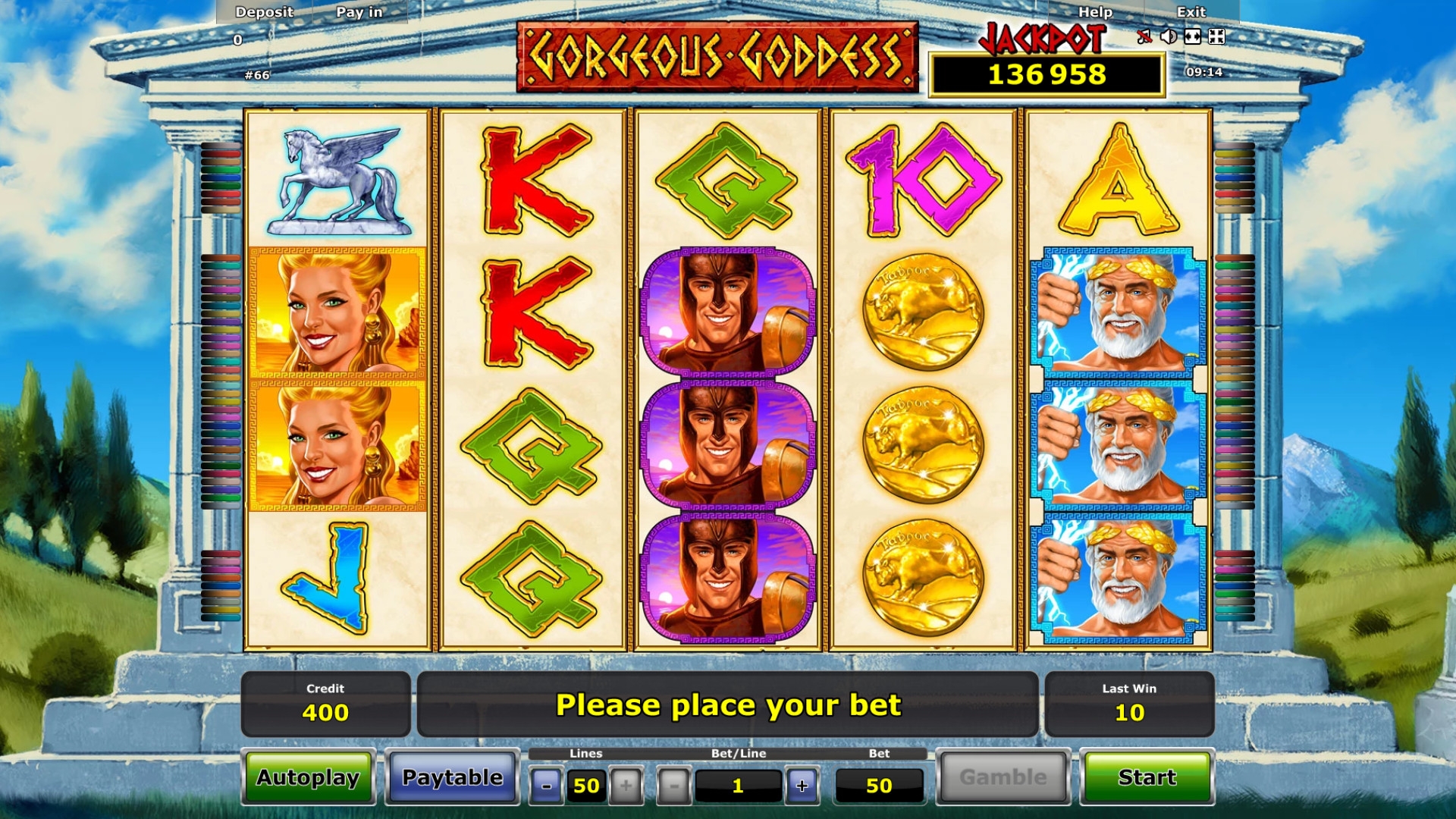Open the Autoplay option
Image resolution: width=1456 pixels, height=819 pixels.
coord(308,777)
